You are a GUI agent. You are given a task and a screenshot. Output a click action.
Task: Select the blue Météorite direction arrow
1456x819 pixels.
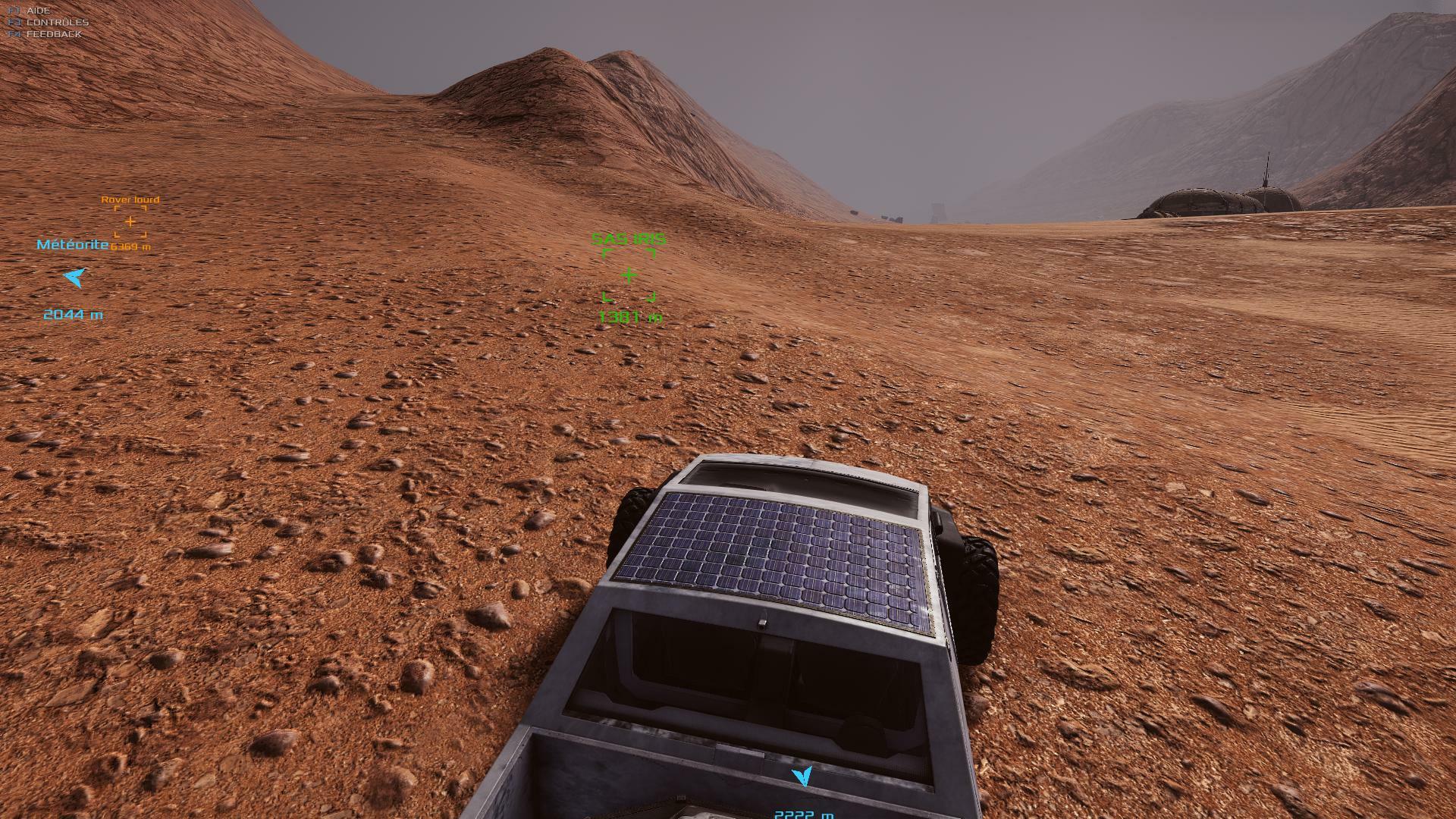pyautogui.click(x=74, y=278)
